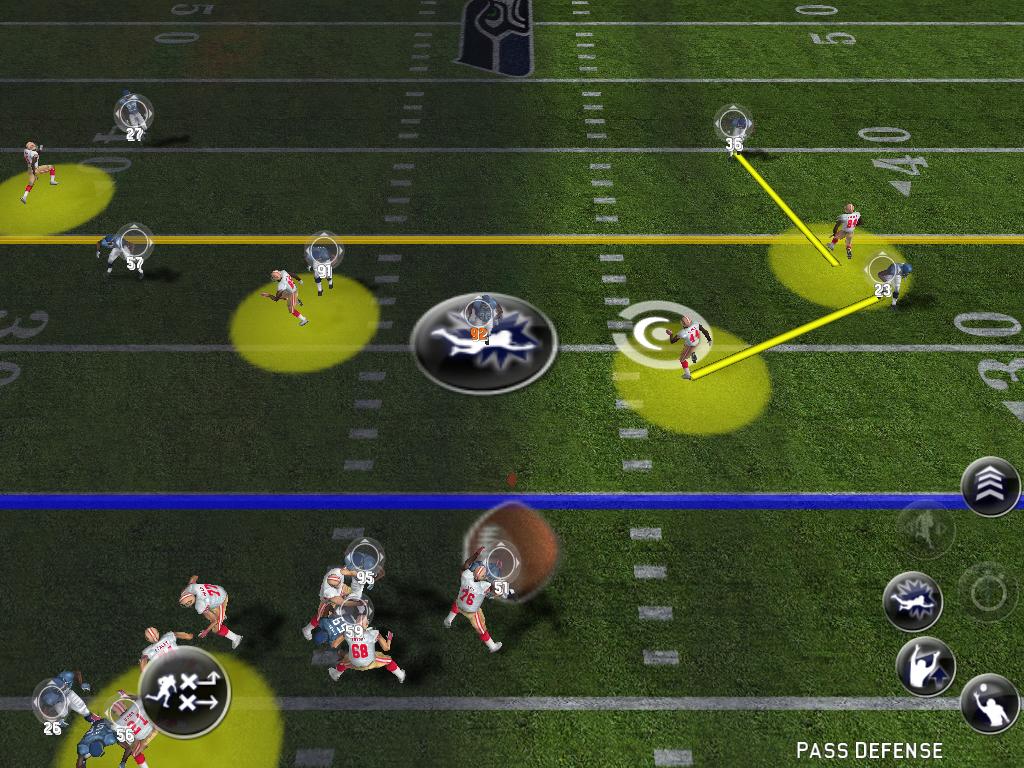This screenshot has height=768, width=1024.
Task: Tap the triple-chevron sprint button
Action: pyautogui.click(x=990, y=487)
